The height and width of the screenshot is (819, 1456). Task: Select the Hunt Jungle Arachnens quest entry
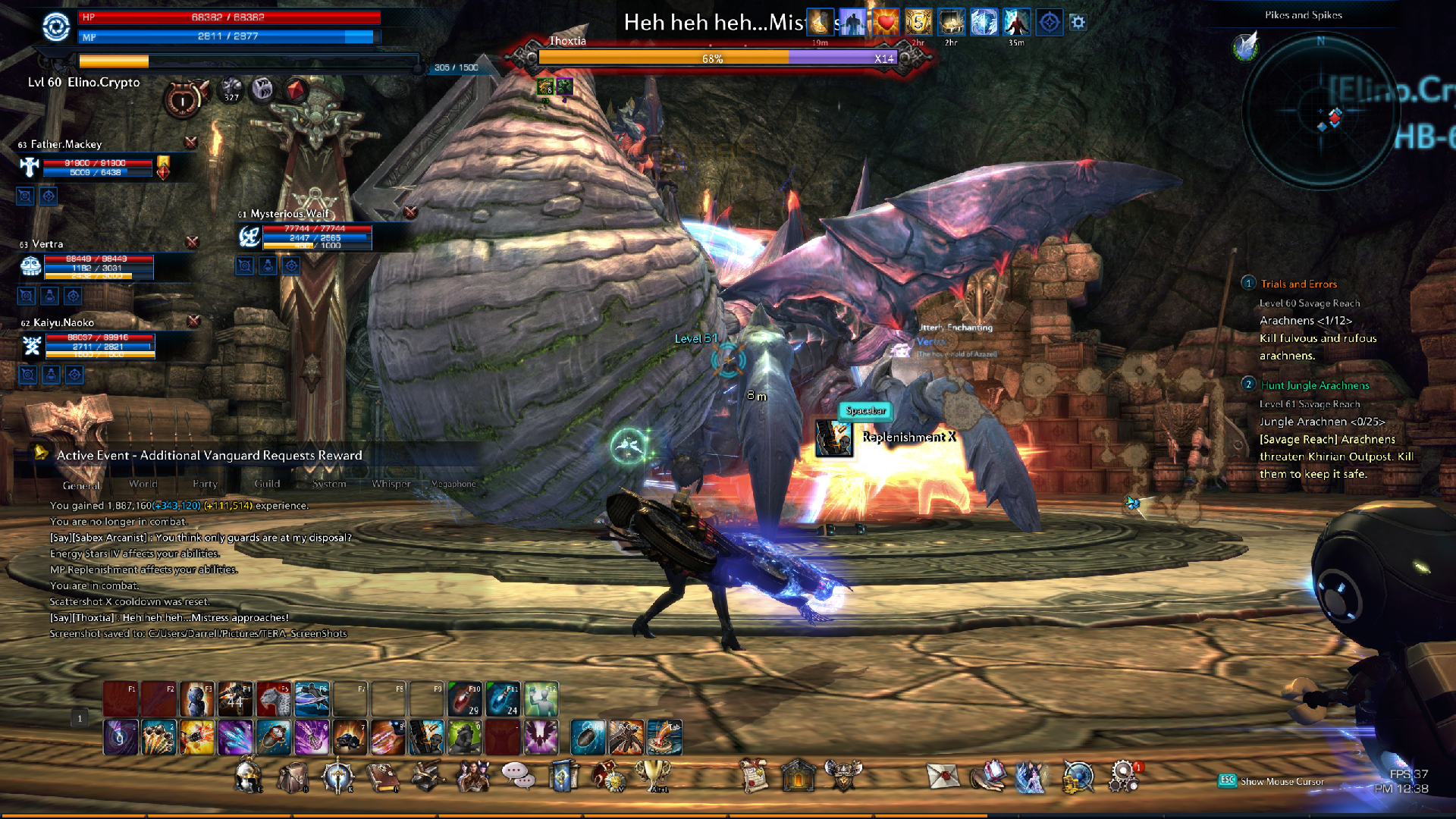point(1314,385)
